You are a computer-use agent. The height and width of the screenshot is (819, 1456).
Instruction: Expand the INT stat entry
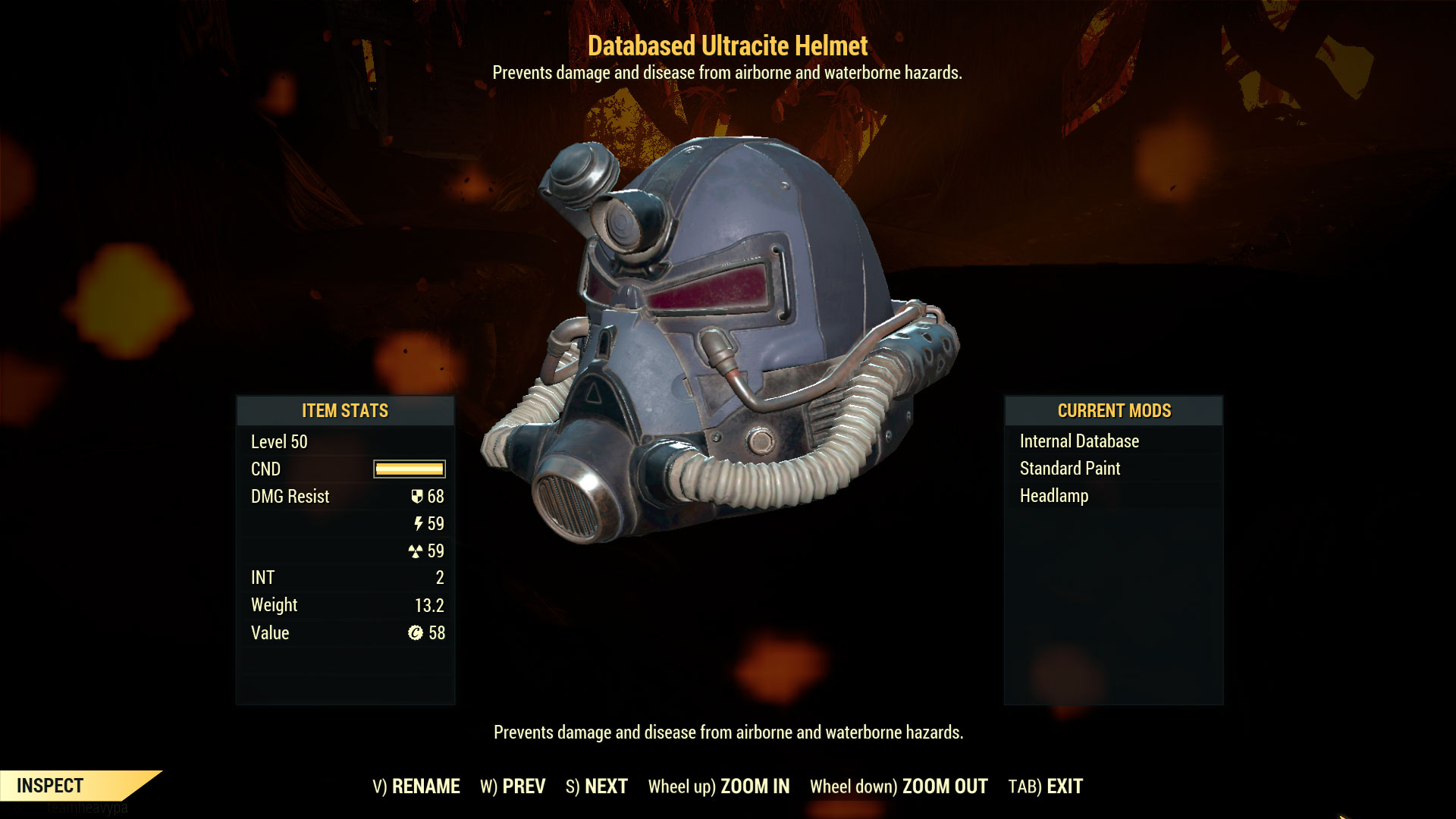click(x=263, y=577)
